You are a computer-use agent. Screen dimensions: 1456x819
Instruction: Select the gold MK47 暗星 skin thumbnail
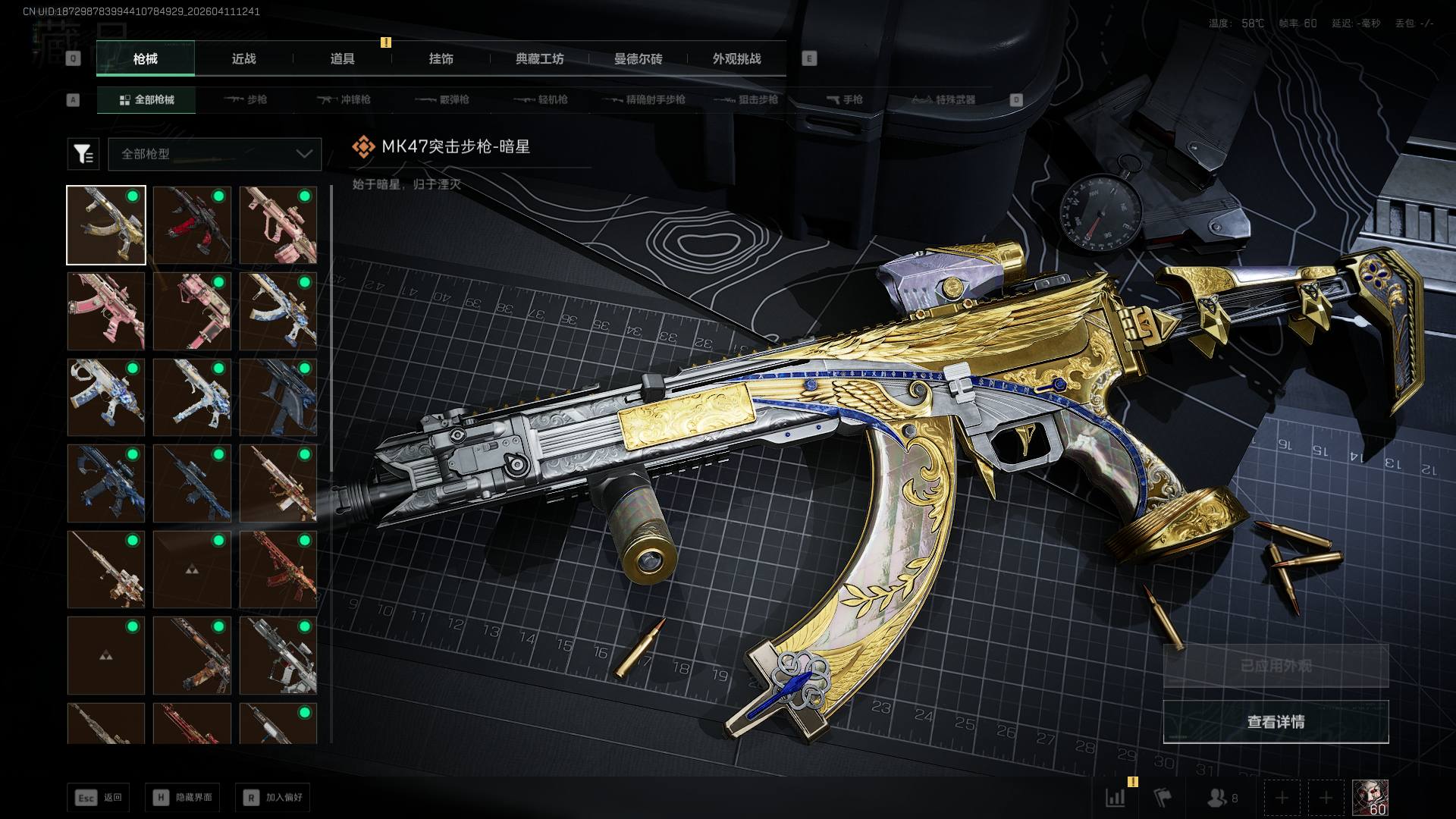tap(106, 225)
